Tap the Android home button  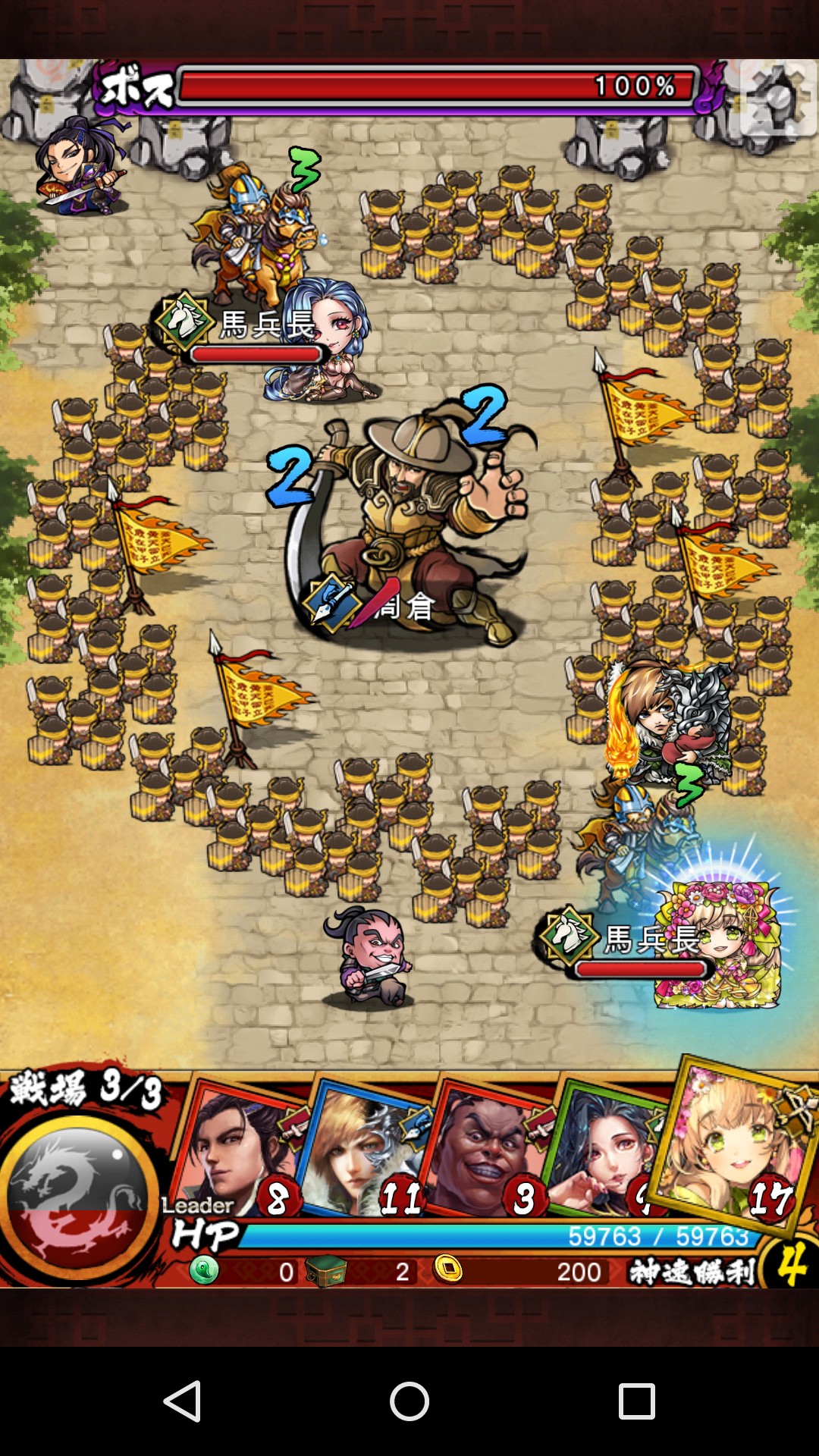(x=409, y=1401)
